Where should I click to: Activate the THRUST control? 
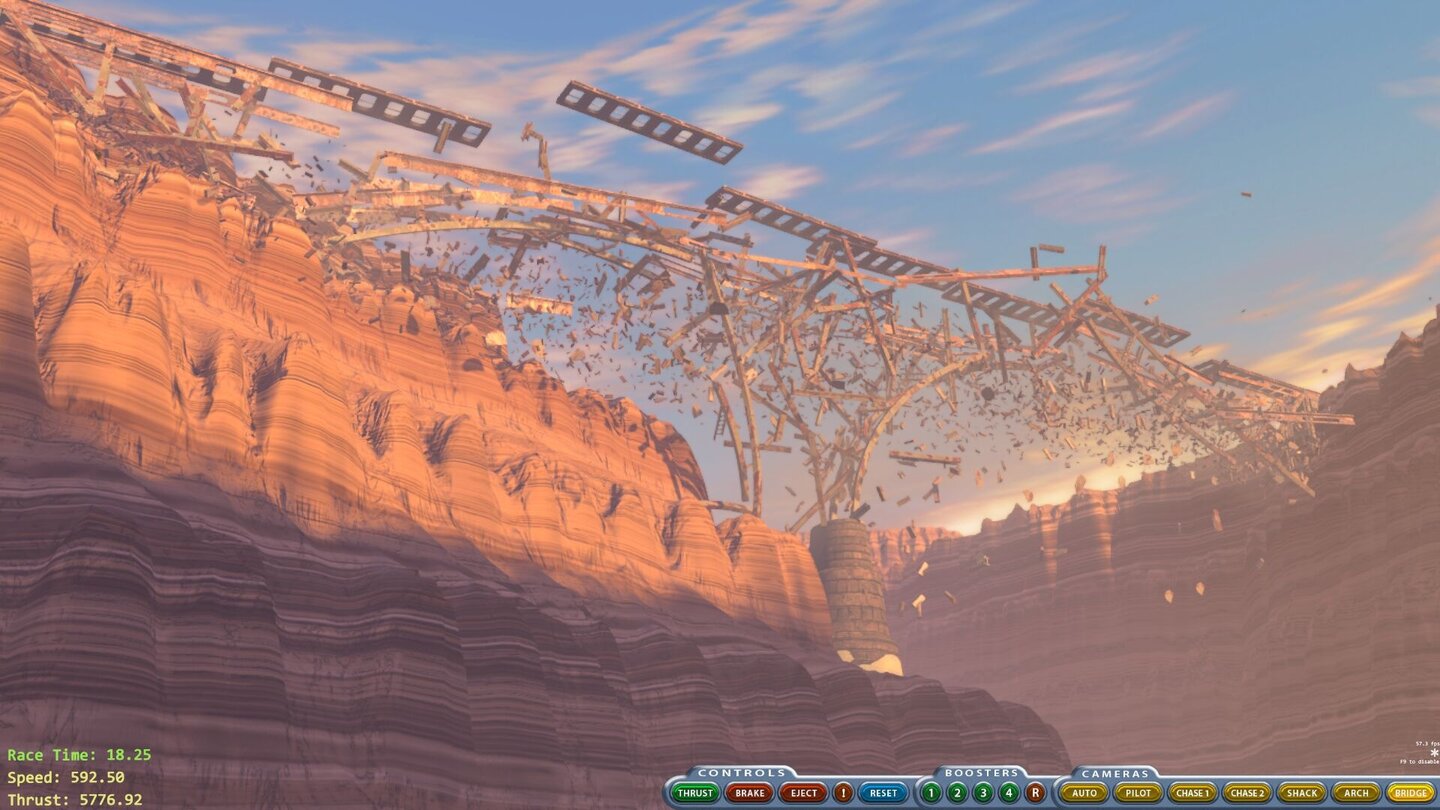click(x=695, y=793)
